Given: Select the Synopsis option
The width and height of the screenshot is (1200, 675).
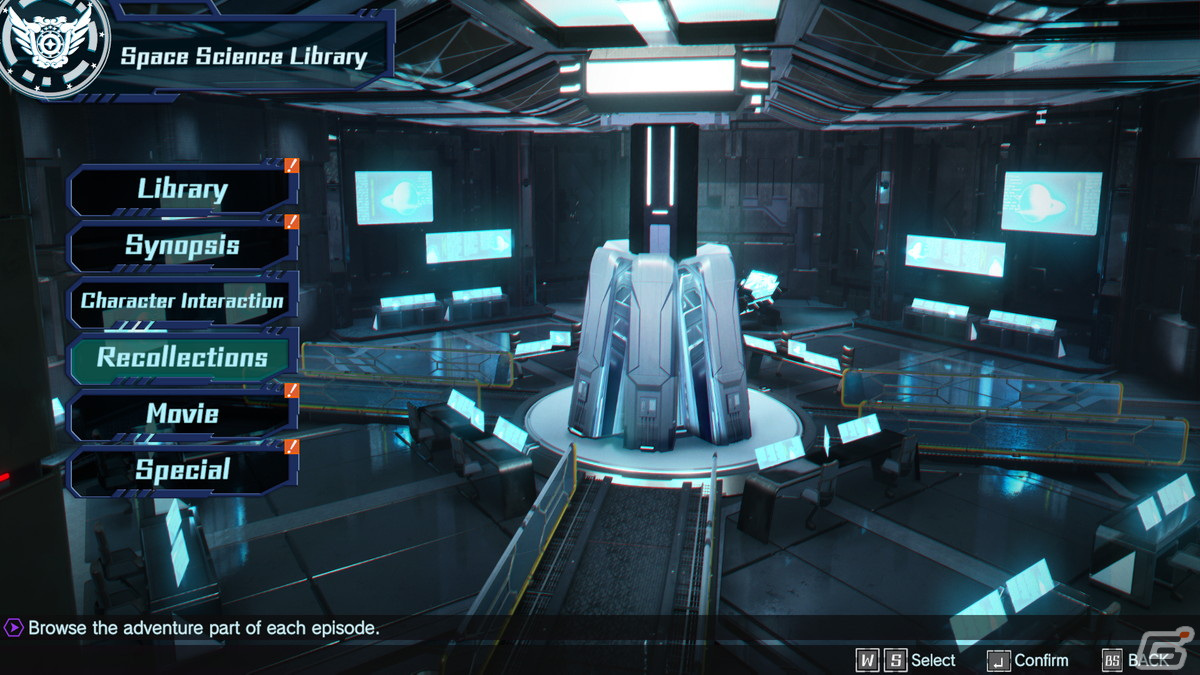Looking at the screenshot, I should coord(182,245).
